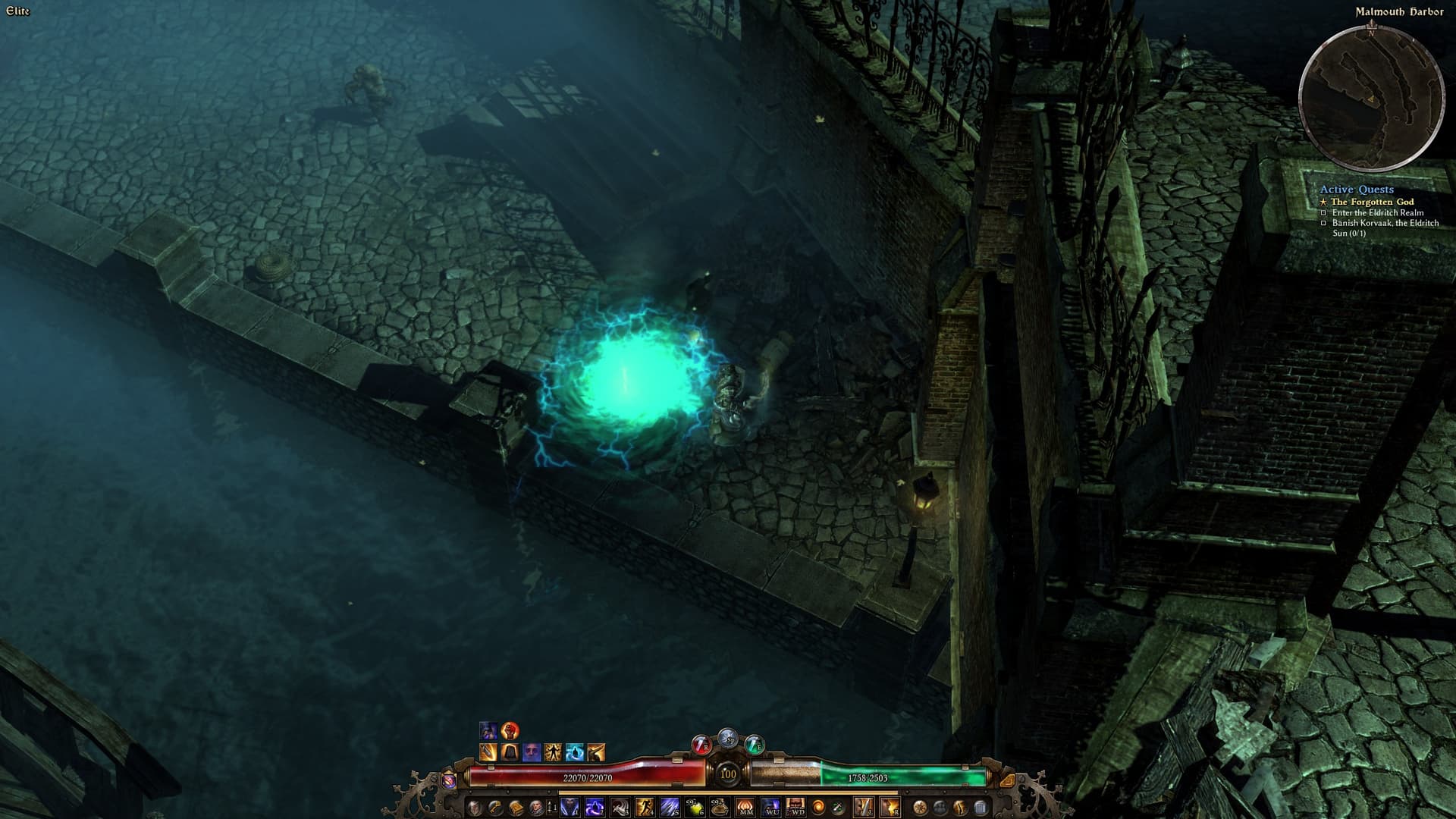Open the circular Malmouth Harbor minimap
Screen dimensions: 1456x819
click(1370, 99)
